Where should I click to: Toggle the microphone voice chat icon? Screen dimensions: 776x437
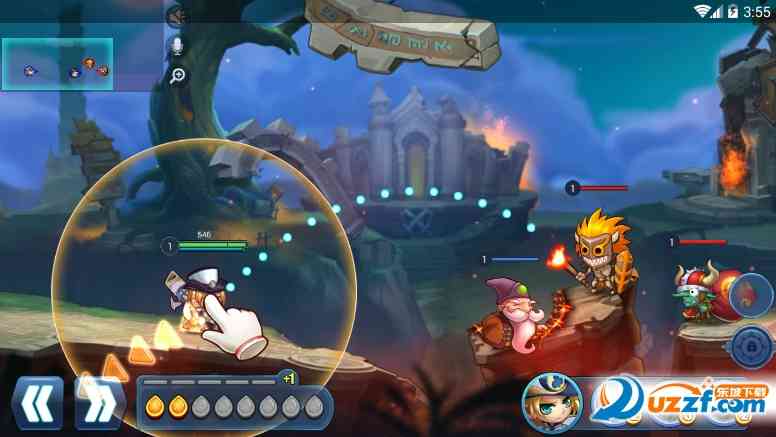(x=177, y=47)
